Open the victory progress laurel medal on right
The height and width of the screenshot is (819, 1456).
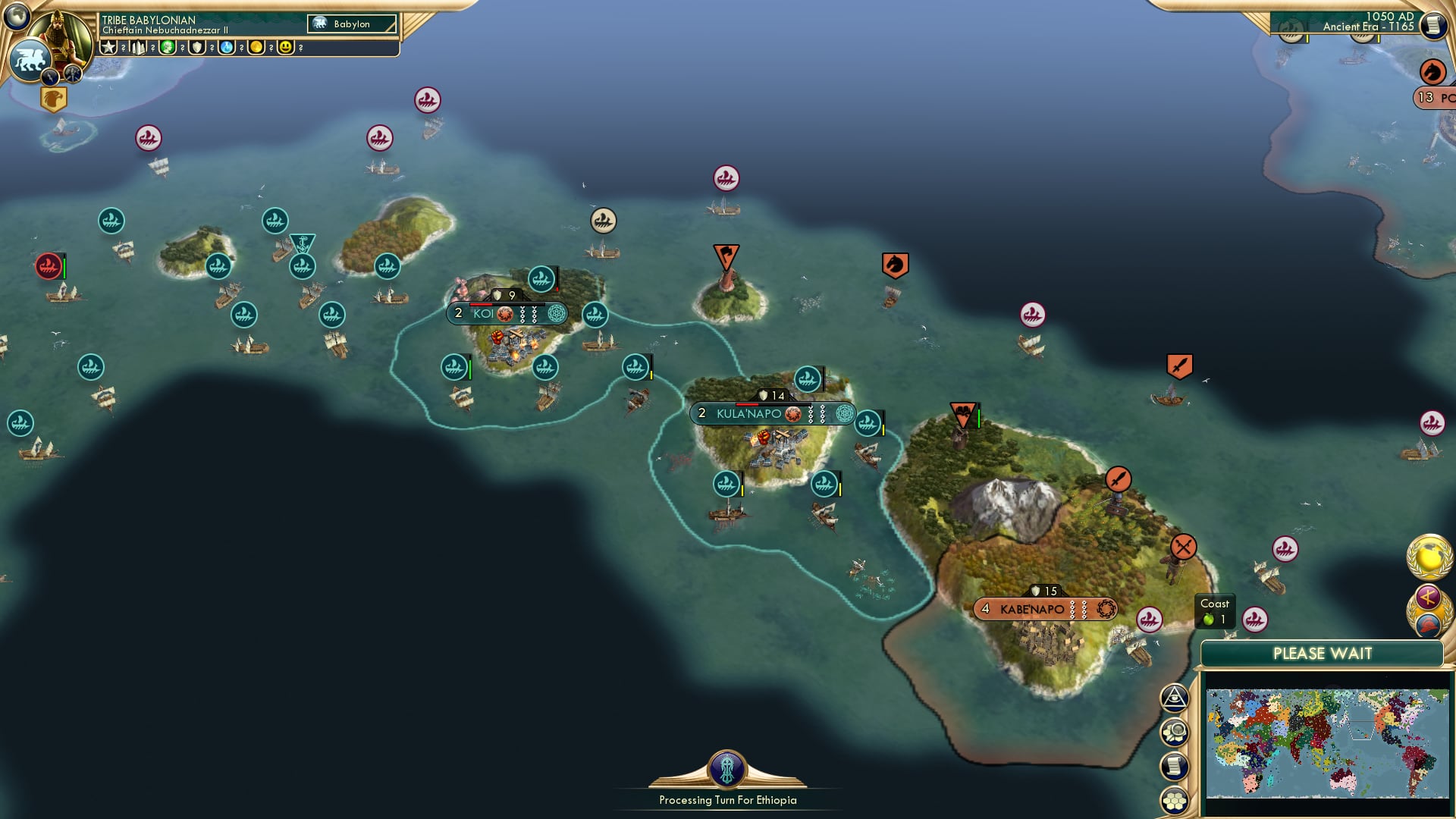(x=1429, y=557)
